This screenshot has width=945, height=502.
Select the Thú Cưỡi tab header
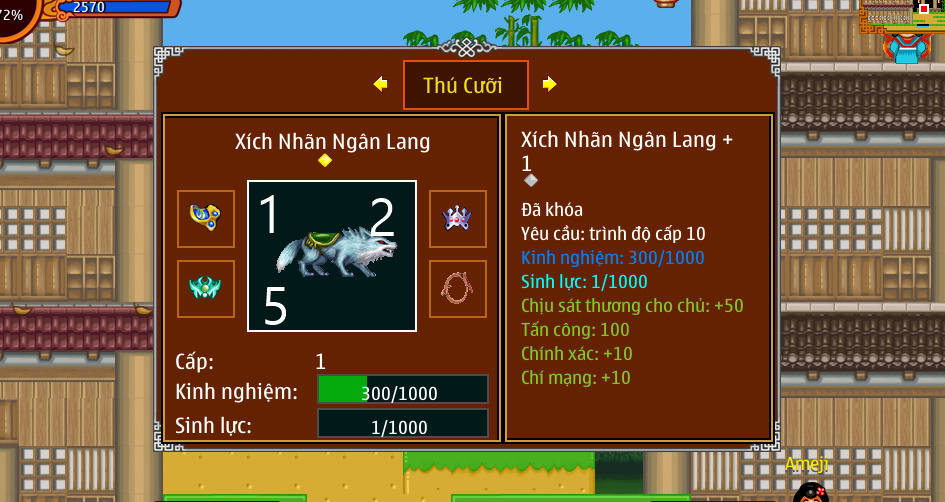[465, 85]
